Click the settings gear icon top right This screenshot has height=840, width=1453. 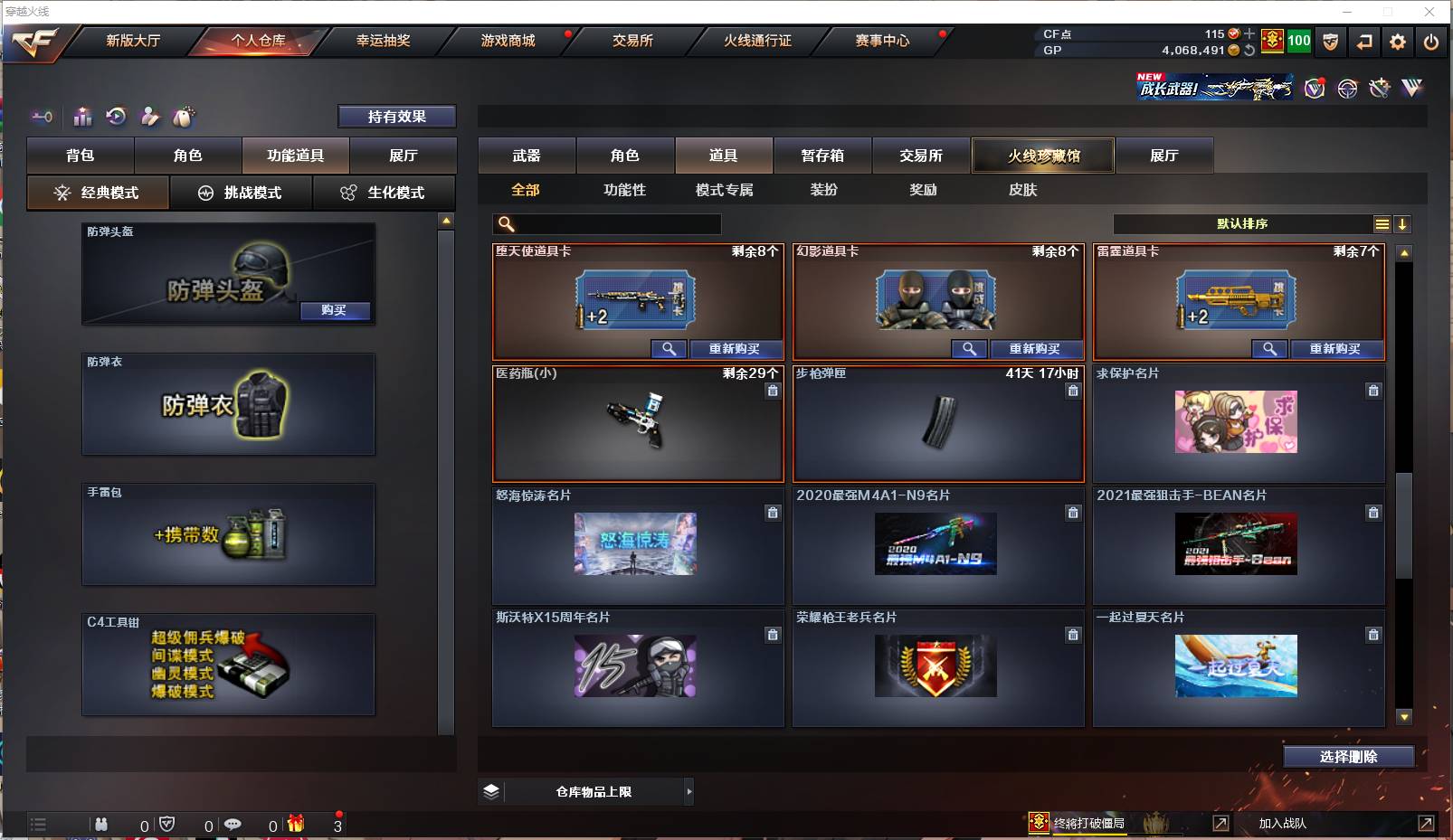coord(1396,41)
